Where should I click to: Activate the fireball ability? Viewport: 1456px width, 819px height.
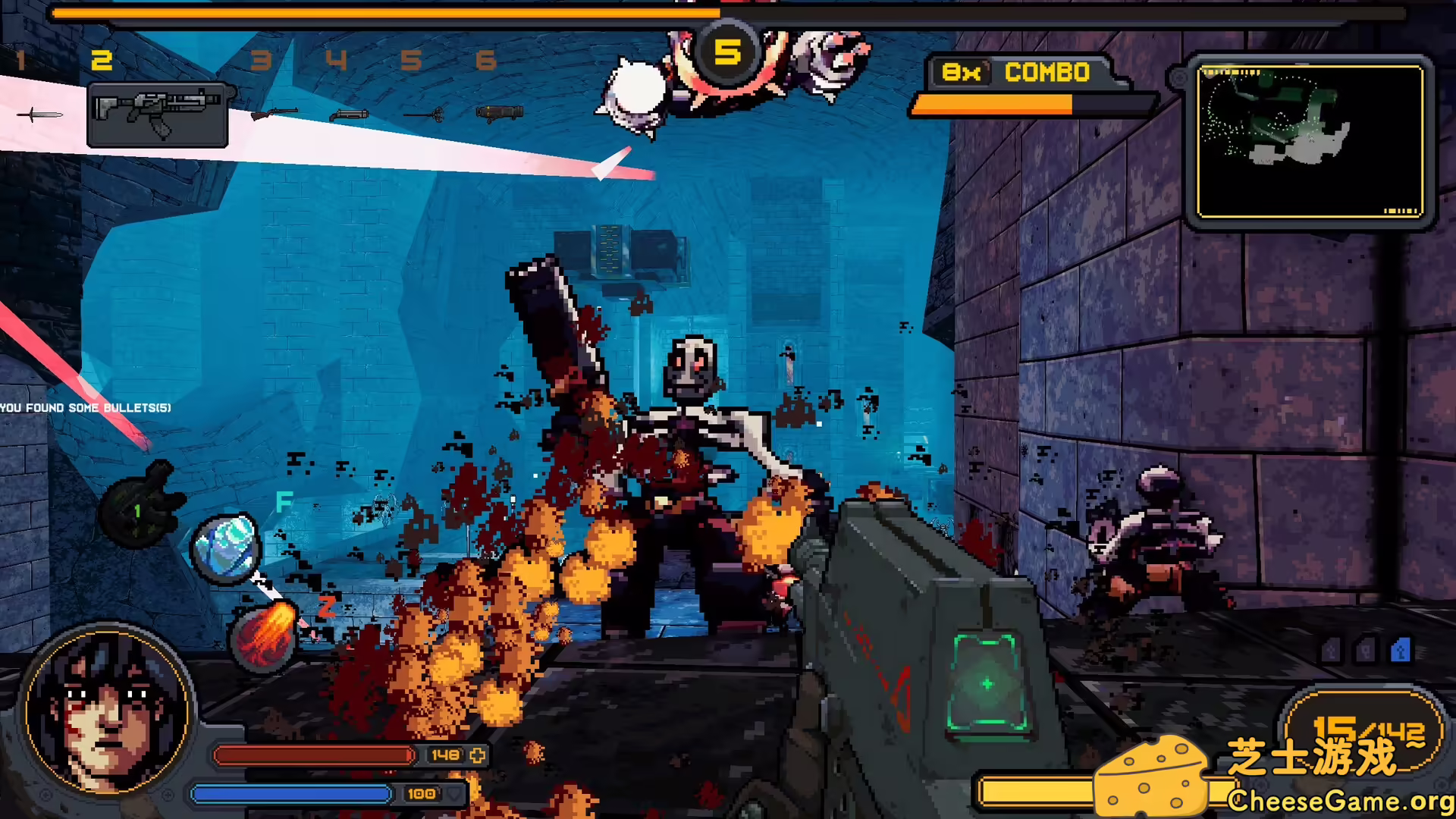click(263, 635)
